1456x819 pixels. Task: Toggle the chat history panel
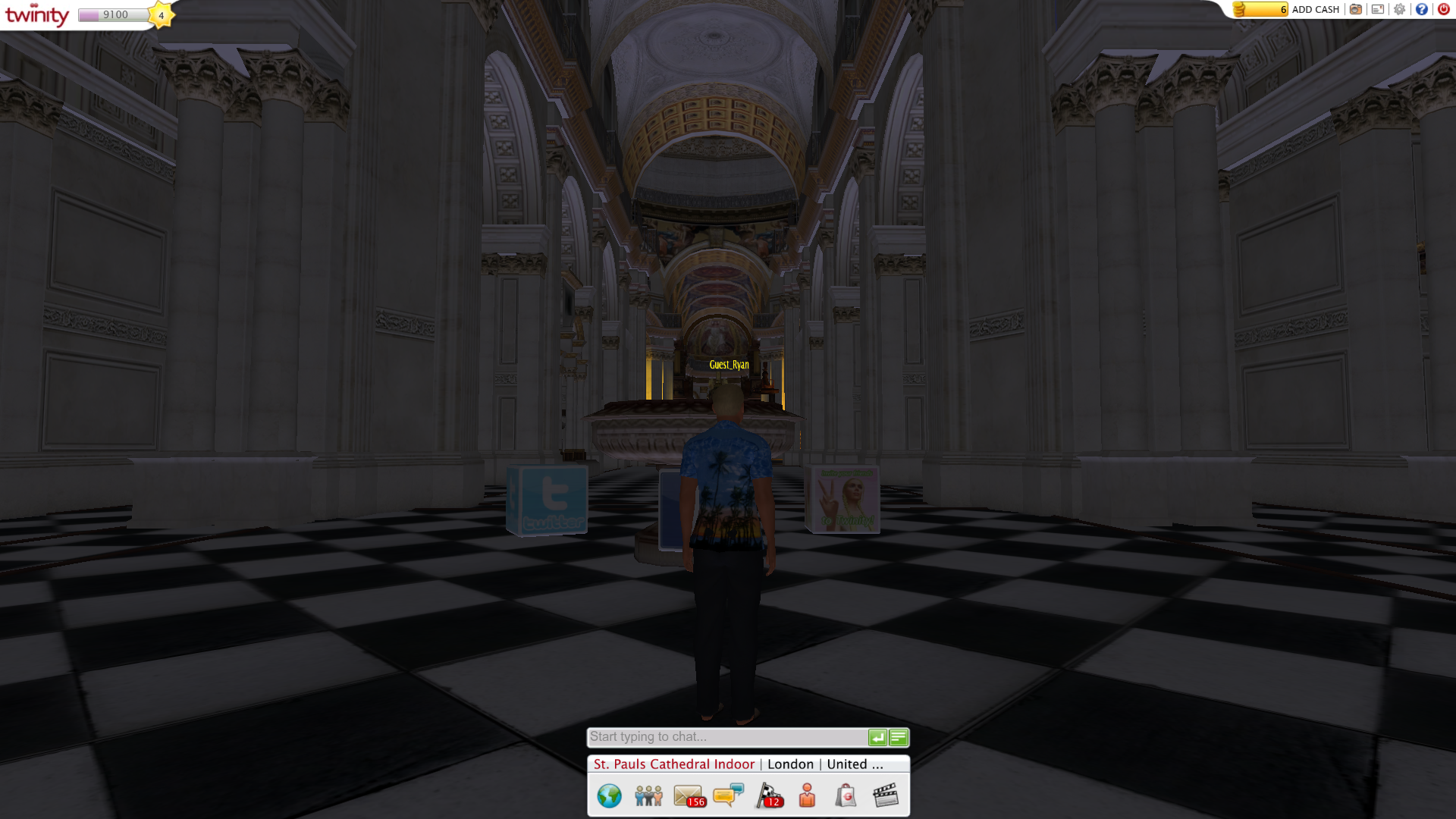(898, 736)
